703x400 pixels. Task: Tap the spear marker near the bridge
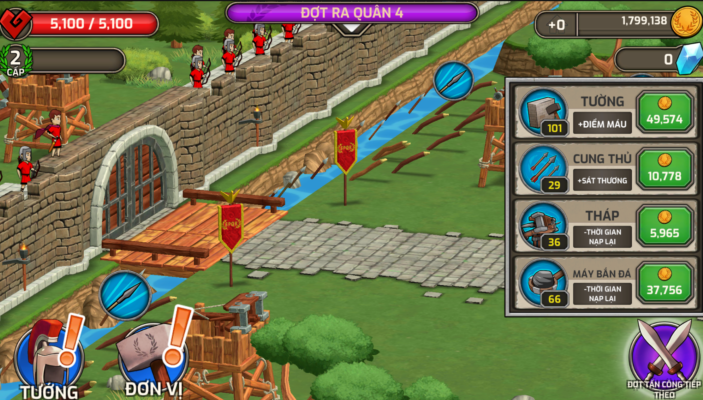tap(125, 295)
